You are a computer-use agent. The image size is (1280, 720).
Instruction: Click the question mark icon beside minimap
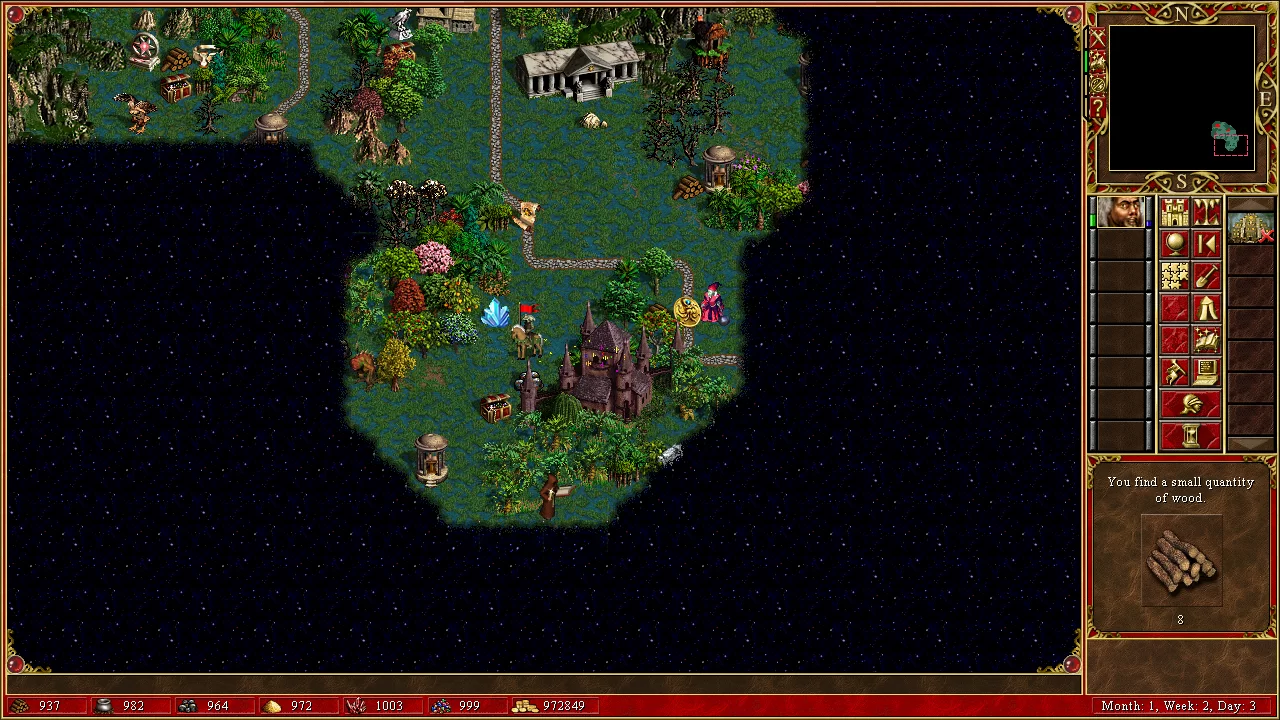coord(1097,109)
